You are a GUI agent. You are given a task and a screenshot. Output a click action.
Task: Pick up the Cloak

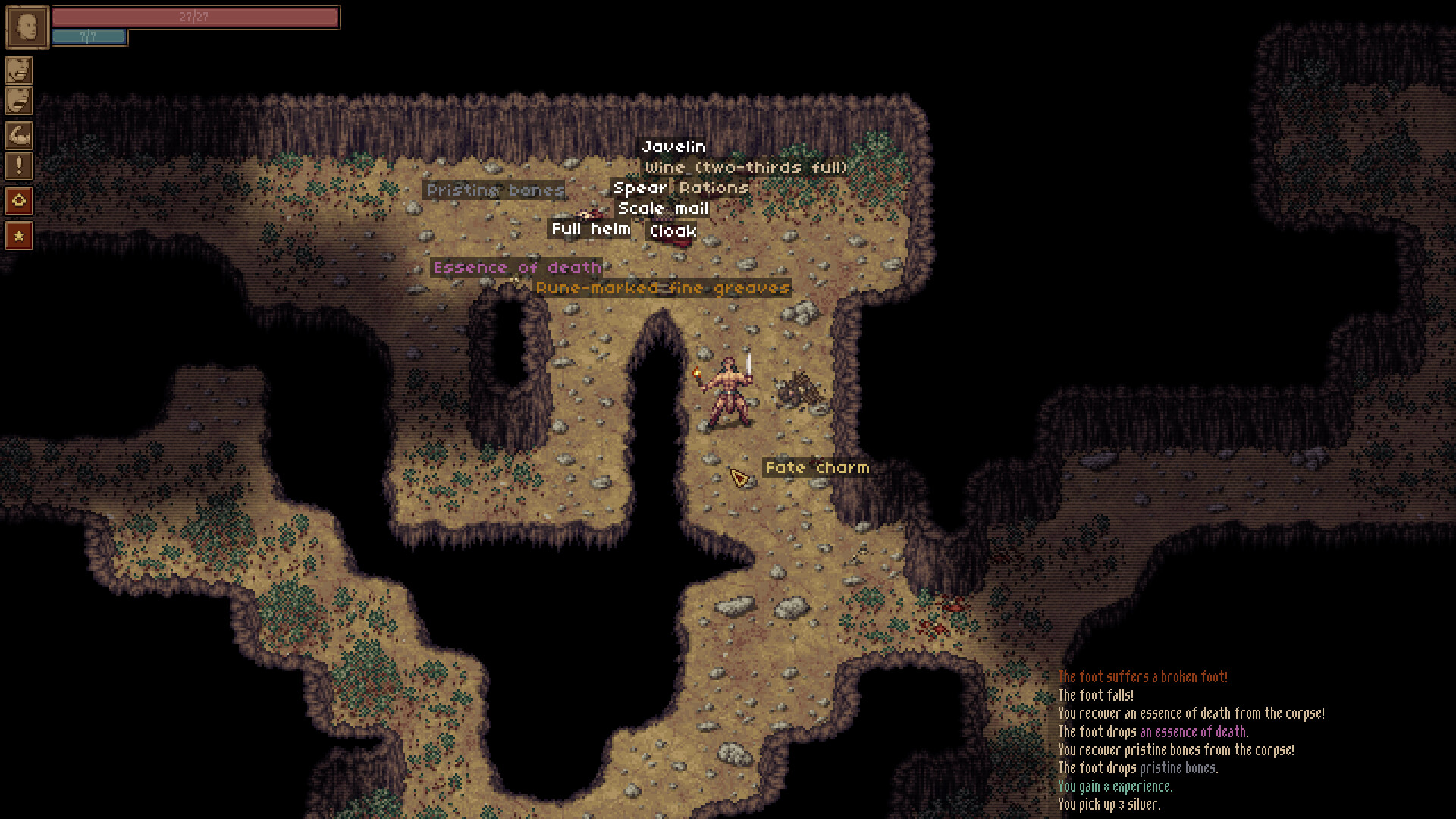click(x=671, y=232)
